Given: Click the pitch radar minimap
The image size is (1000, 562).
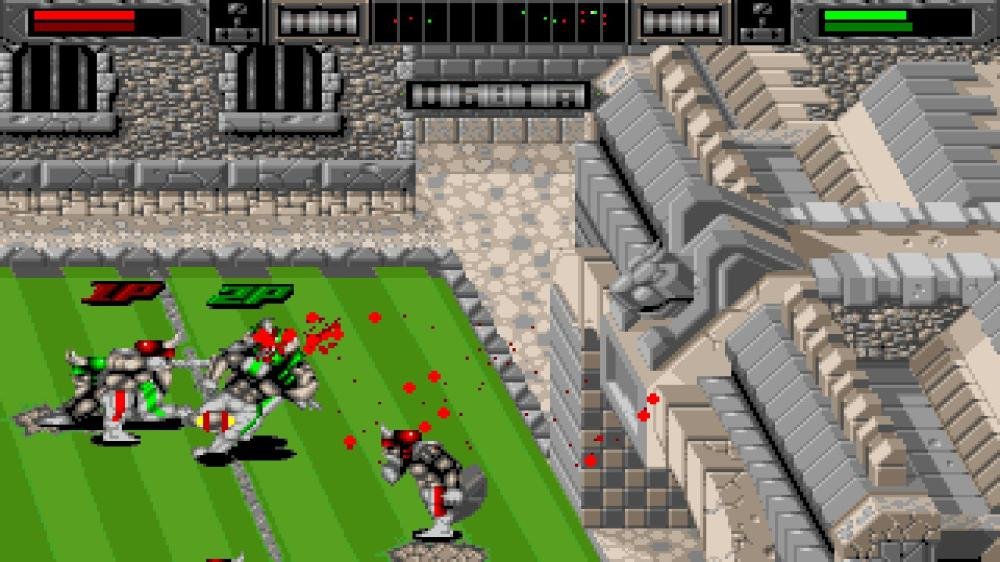Looking at the screenshot, I should (x=500, y=21).
